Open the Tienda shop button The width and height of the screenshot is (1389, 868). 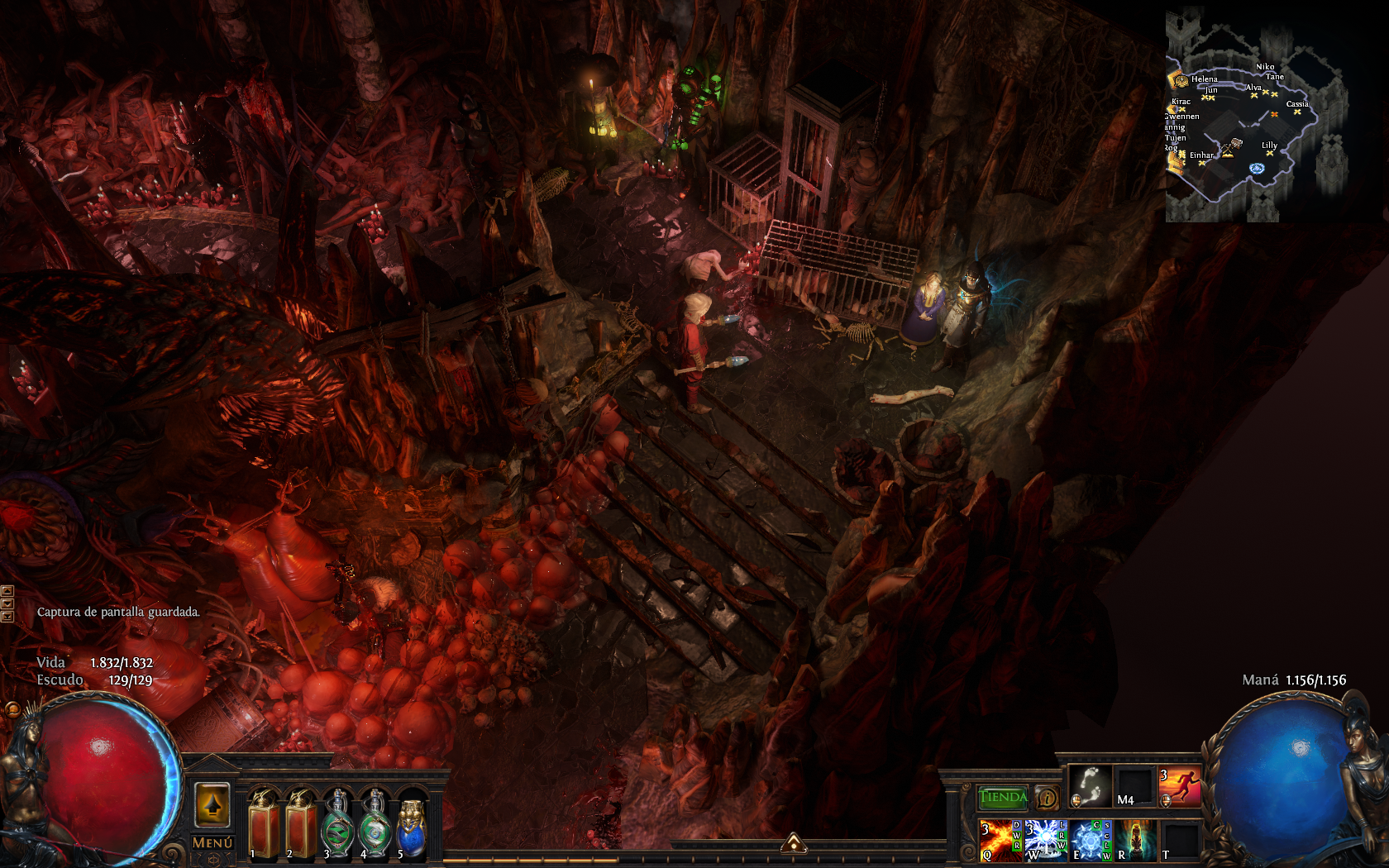pyautogui.click(x=1002, y=798)
